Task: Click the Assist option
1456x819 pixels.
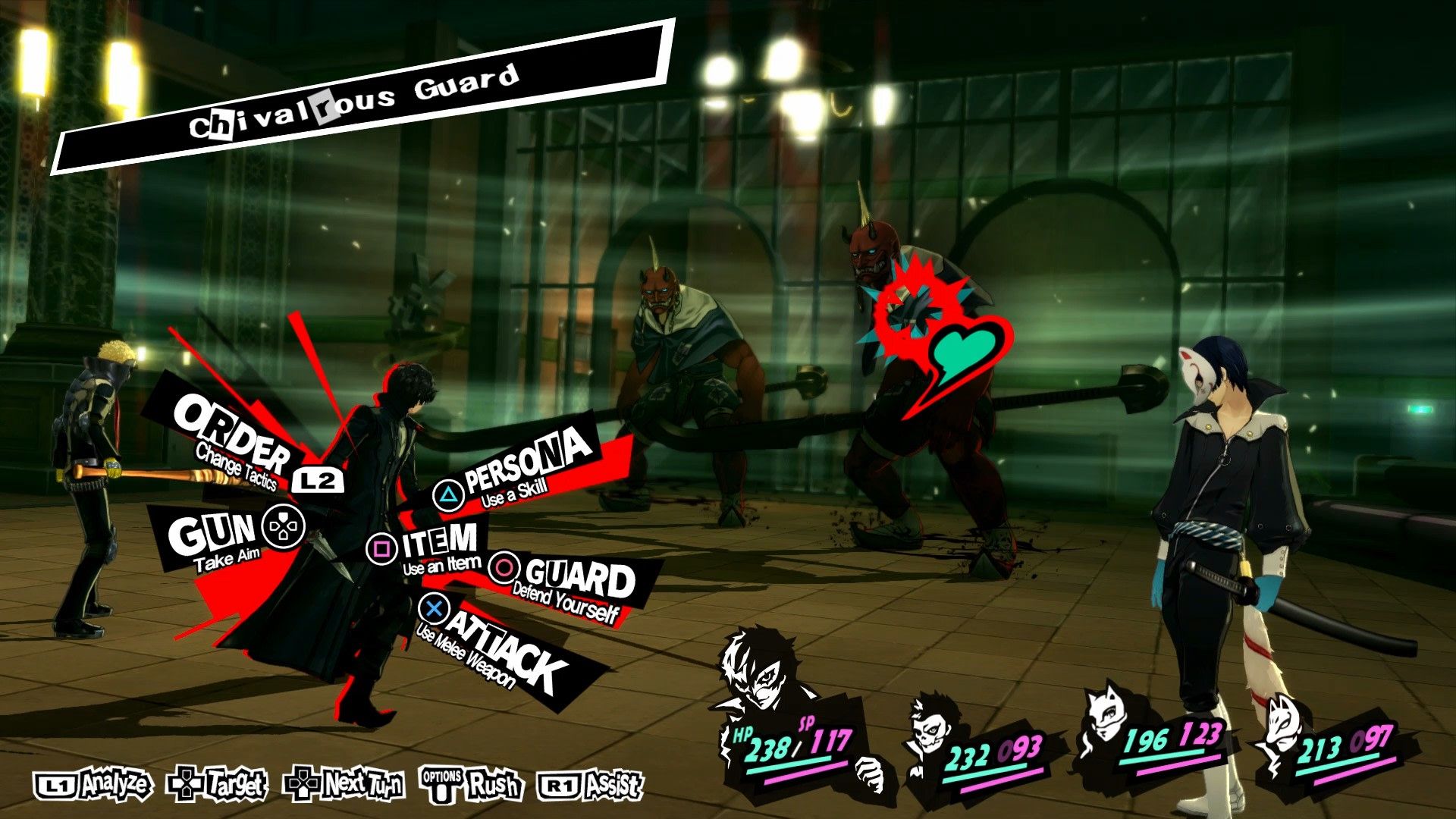Action: point(591,785)
